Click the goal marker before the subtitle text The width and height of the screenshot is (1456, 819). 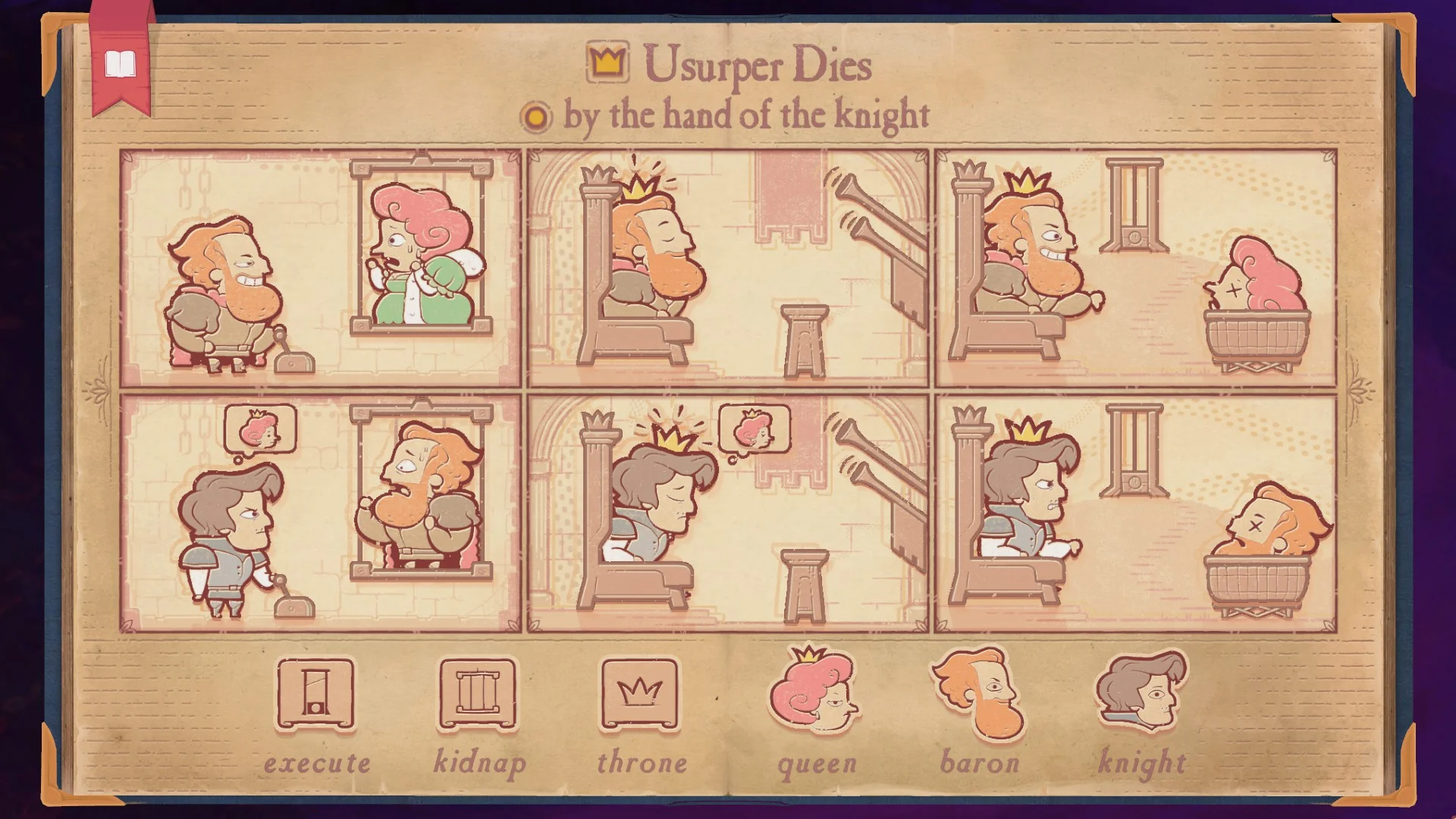click(x=535, y=116)
